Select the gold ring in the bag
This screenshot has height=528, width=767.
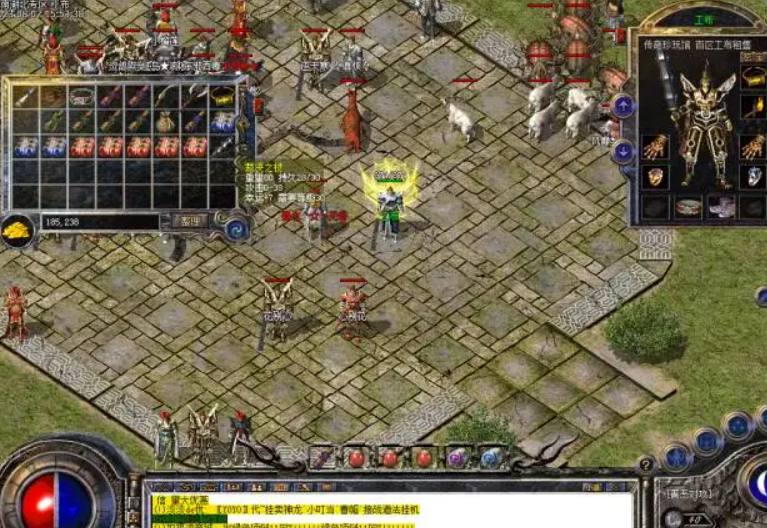pos(221,98)
